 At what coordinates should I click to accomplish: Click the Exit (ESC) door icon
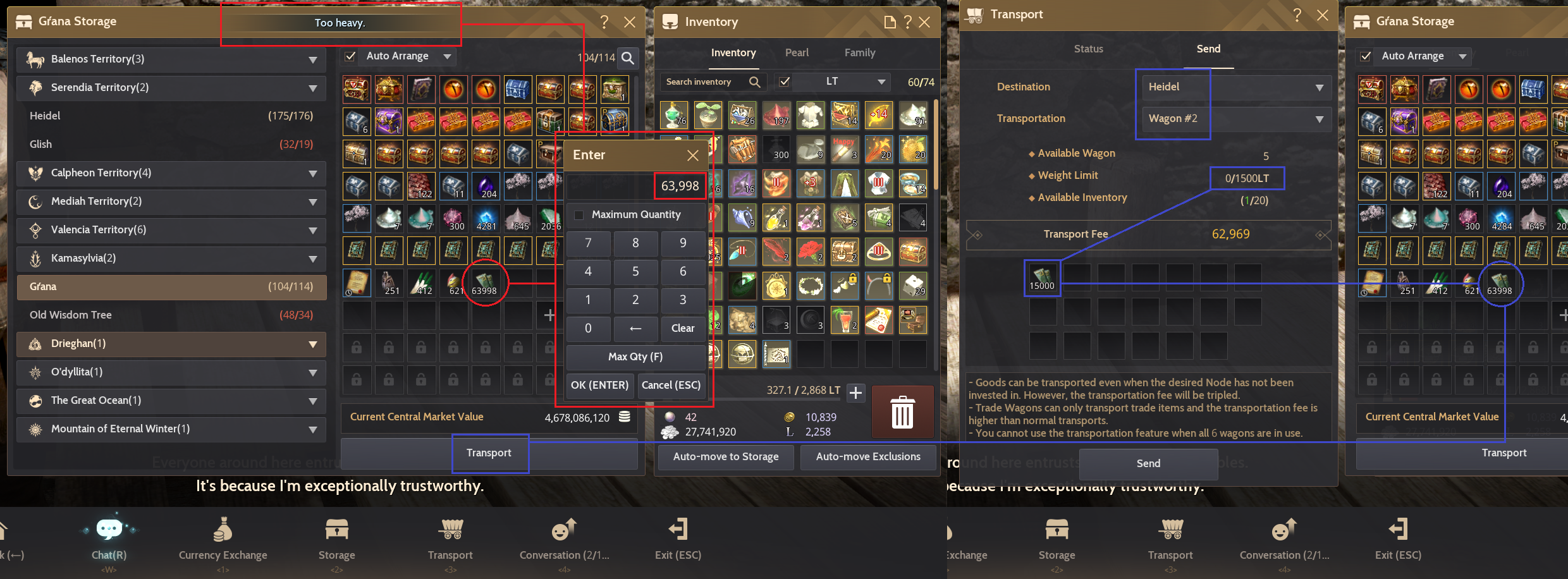(x=677, y=531)
